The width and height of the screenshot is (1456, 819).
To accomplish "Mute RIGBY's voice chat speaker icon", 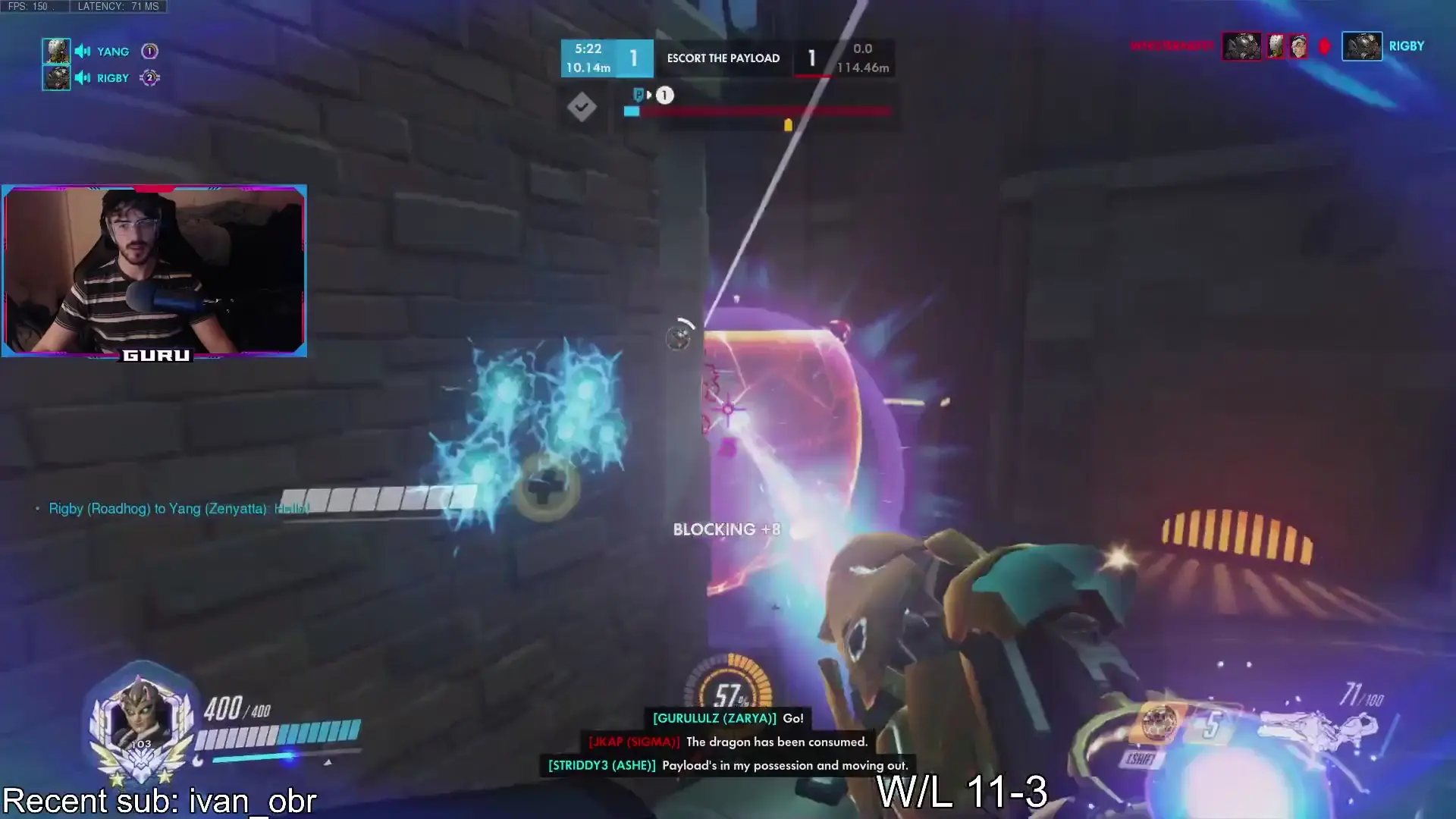I will tap(82, 77).
